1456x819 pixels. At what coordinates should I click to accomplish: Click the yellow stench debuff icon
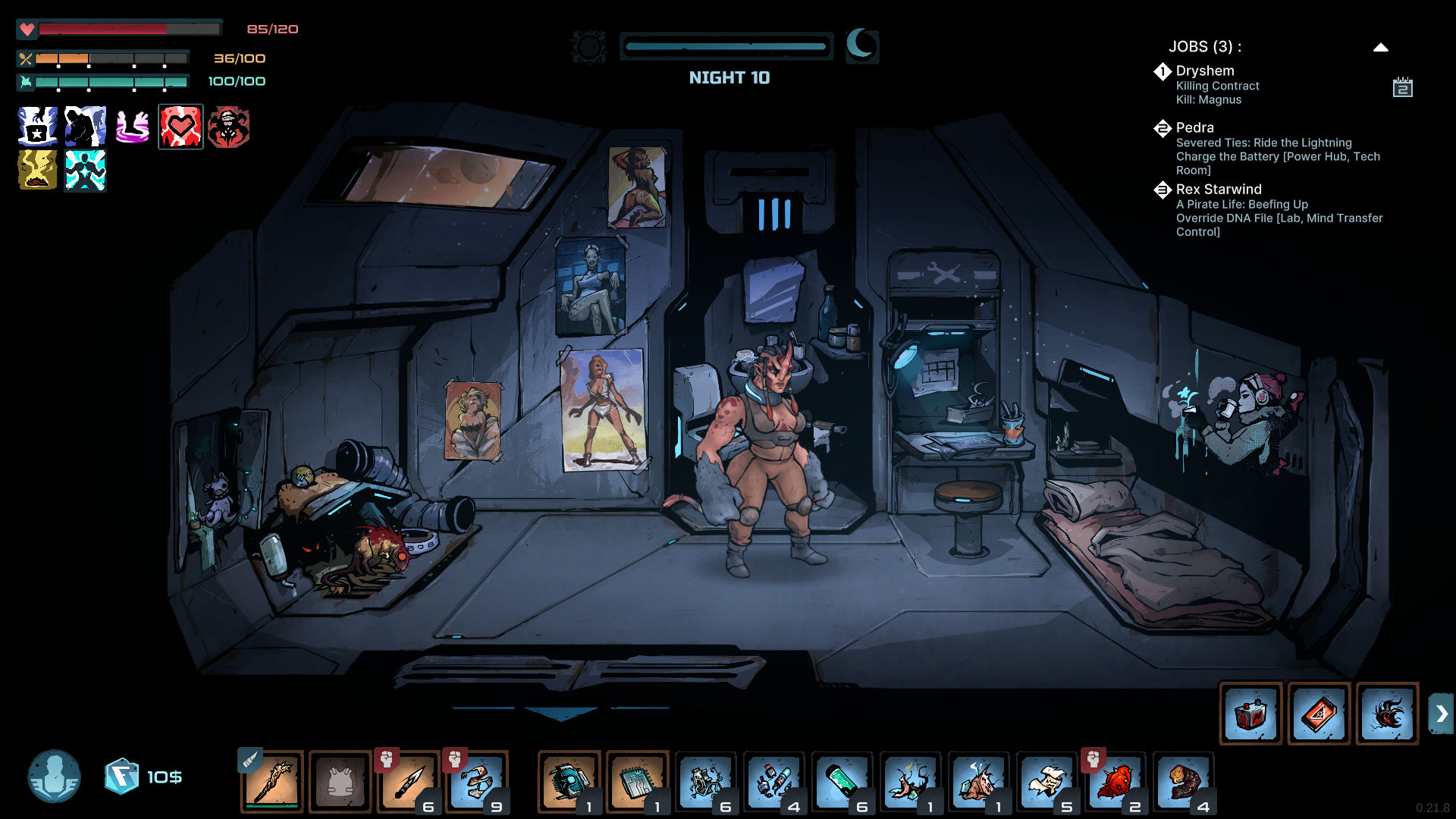click(x=36, y=170)
